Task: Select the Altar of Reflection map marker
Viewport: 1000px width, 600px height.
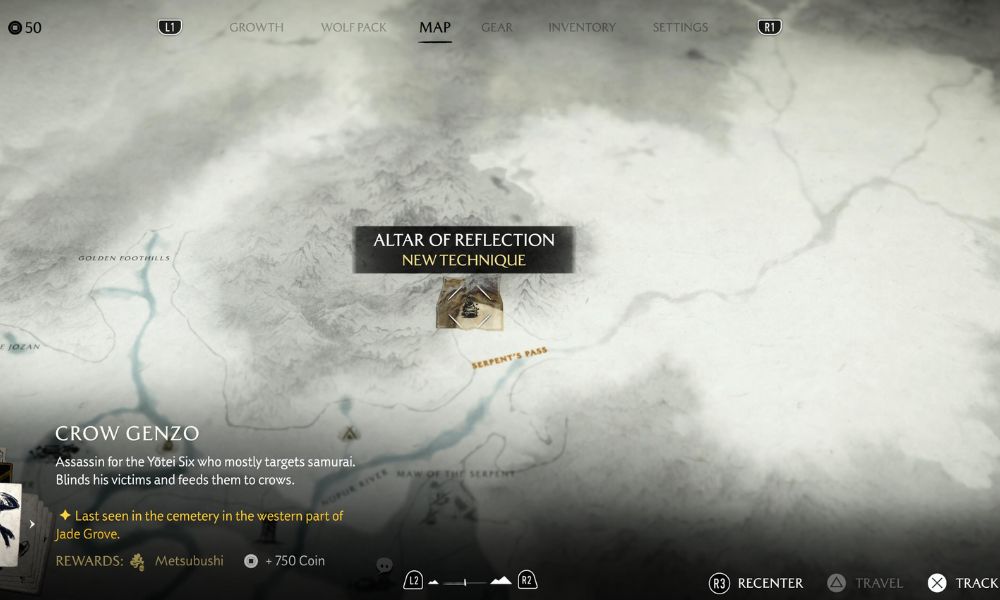Action: [469, 304]
